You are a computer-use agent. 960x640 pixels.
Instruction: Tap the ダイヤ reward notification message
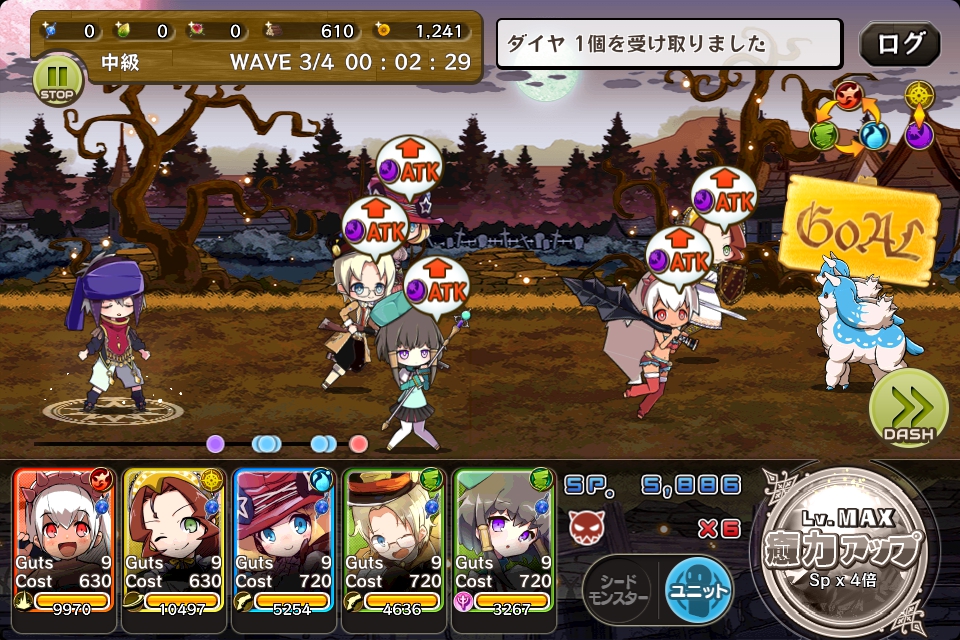point(668,44)
